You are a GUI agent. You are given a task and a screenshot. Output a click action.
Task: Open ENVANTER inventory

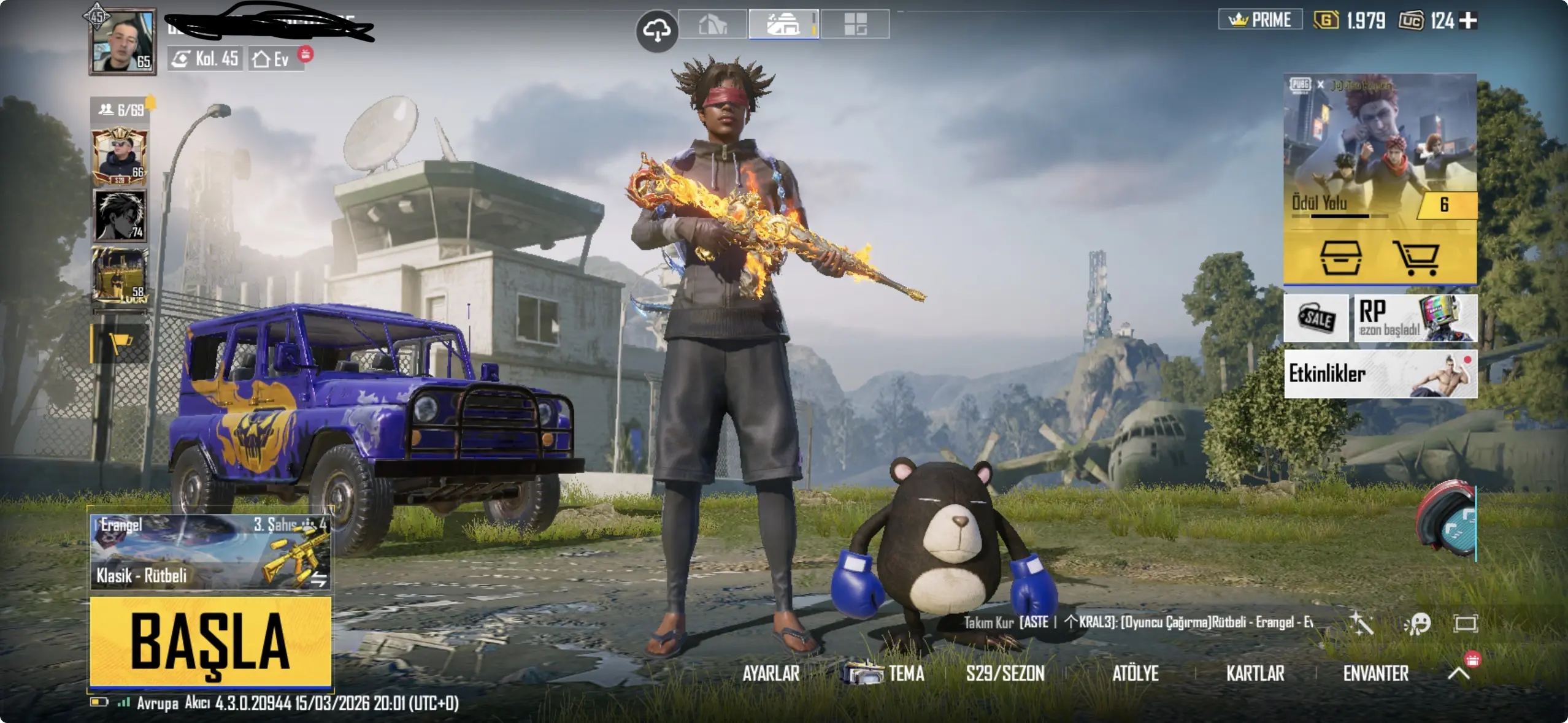(x=1375, y=673)
